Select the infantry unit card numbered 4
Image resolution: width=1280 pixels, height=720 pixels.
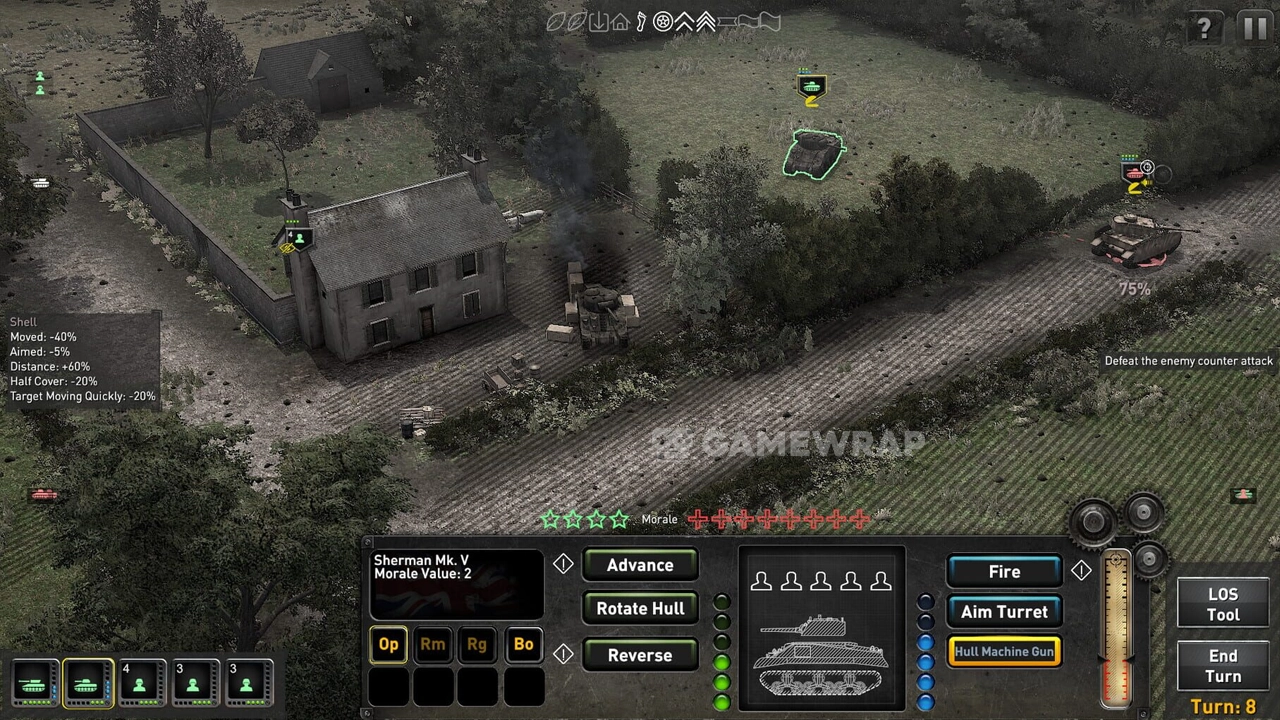140,684
